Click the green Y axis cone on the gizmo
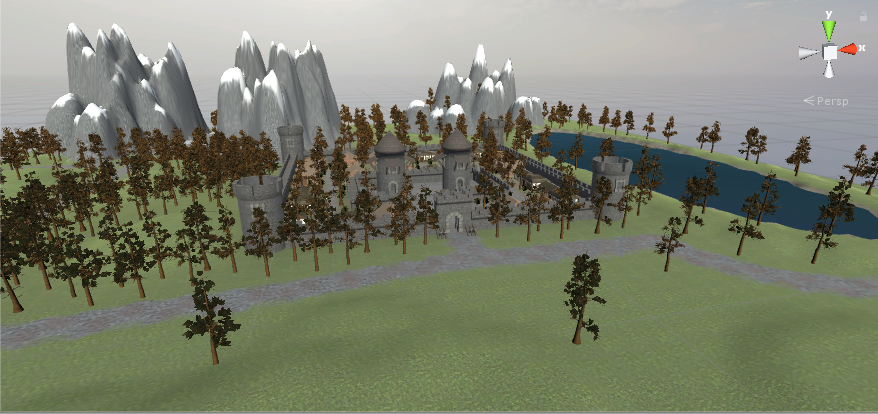The width and height of the screenshot is (878, 414). click(x=829, y=31)
